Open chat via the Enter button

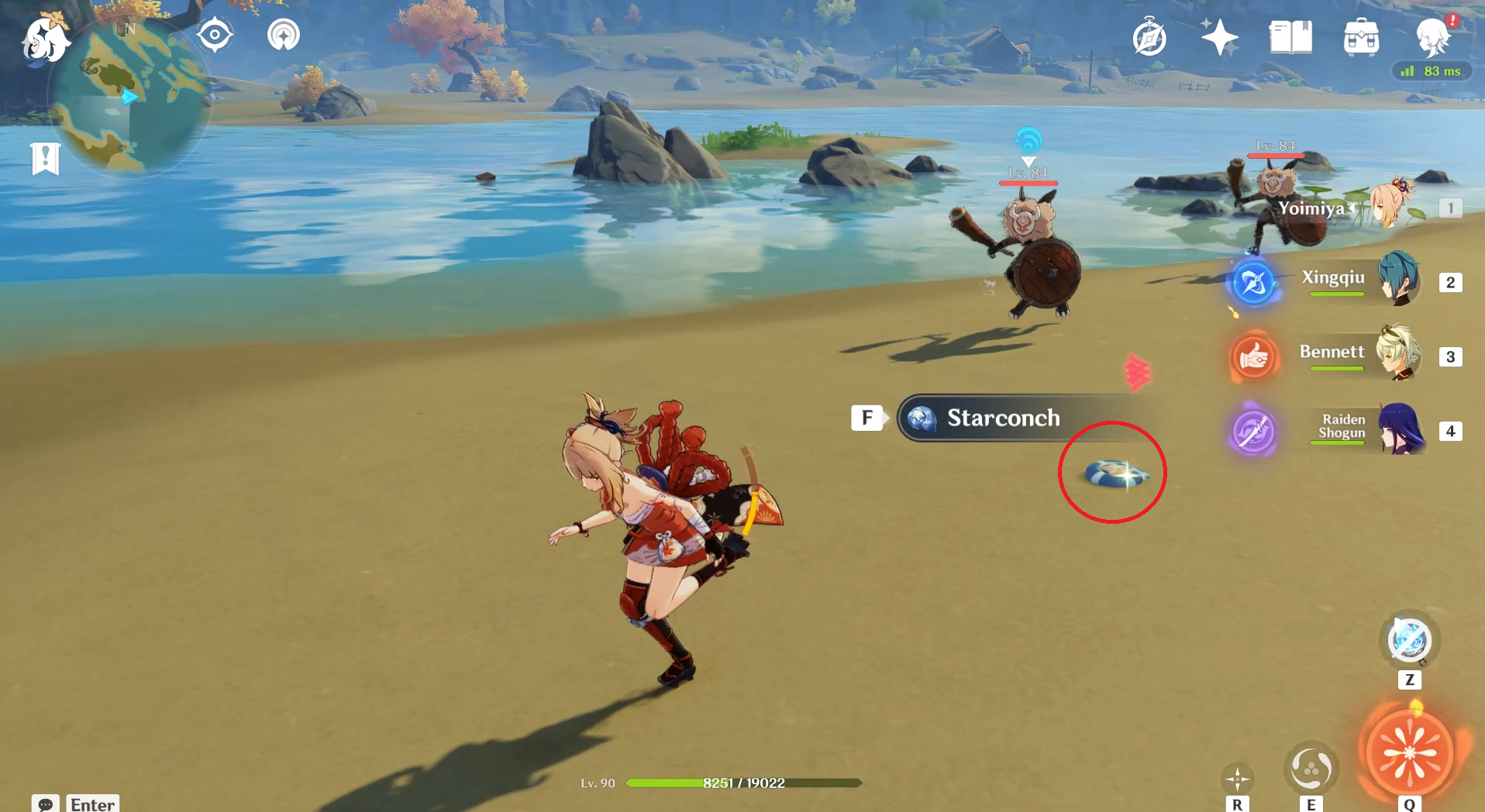(x=92, y=804)
